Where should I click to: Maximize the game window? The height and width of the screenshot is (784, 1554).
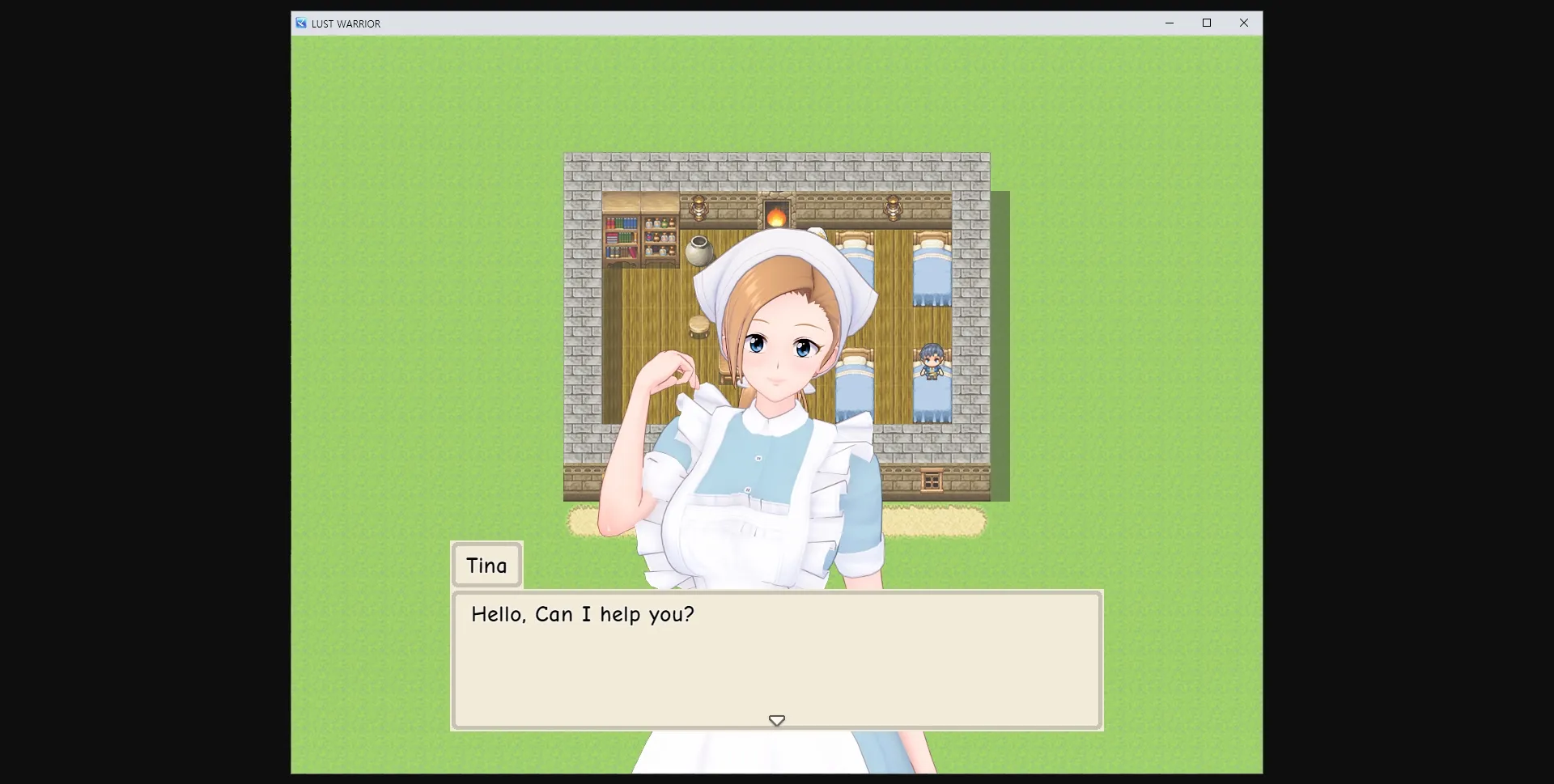click(x=1206, y=23)
